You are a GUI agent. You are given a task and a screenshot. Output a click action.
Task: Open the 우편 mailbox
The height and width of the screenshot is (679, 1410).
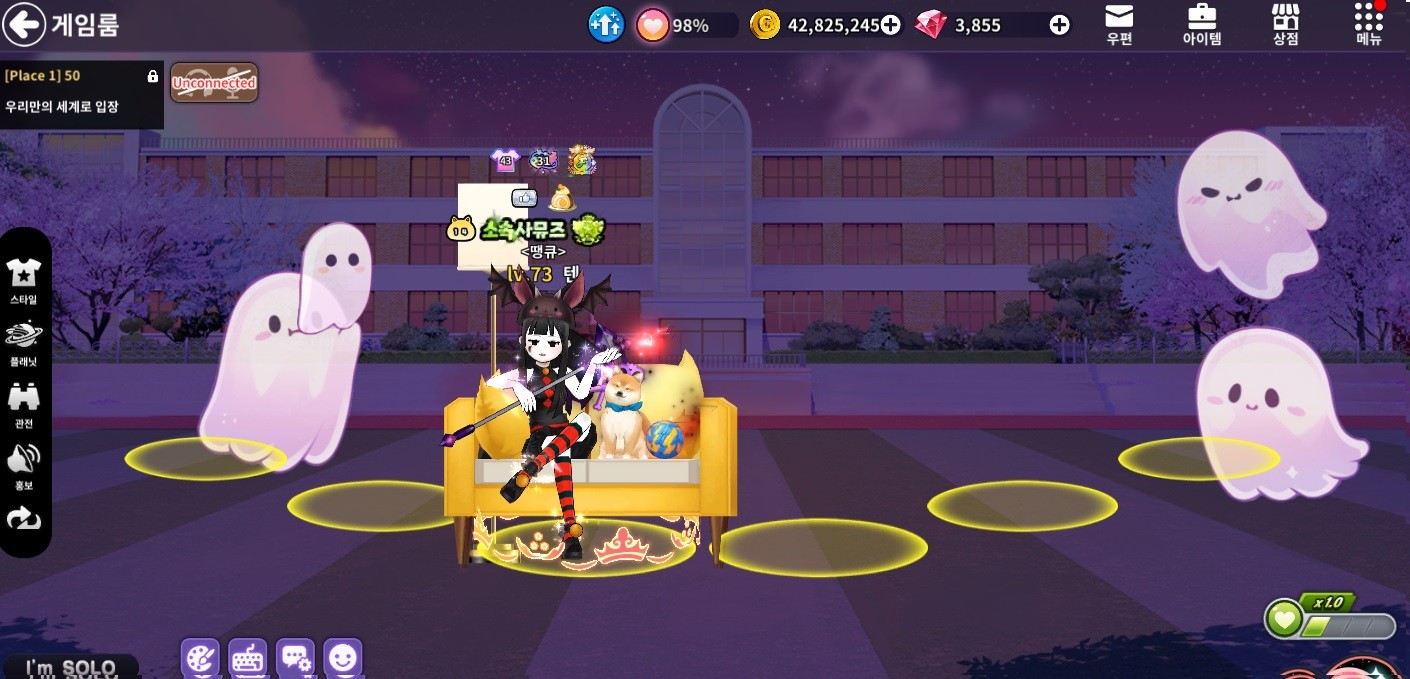[1119, 25]
